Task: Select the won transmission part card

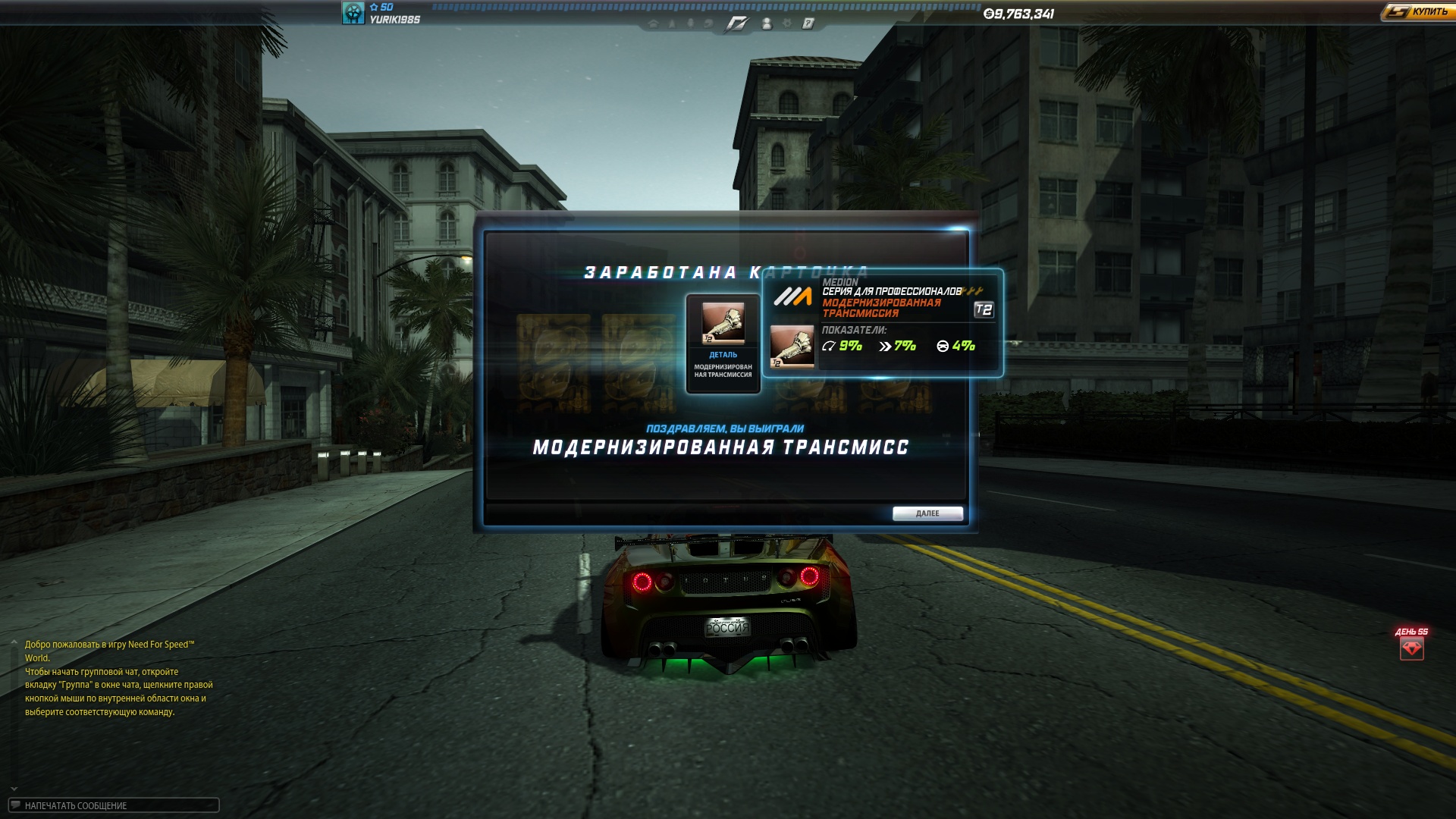Action: point(723,344)
